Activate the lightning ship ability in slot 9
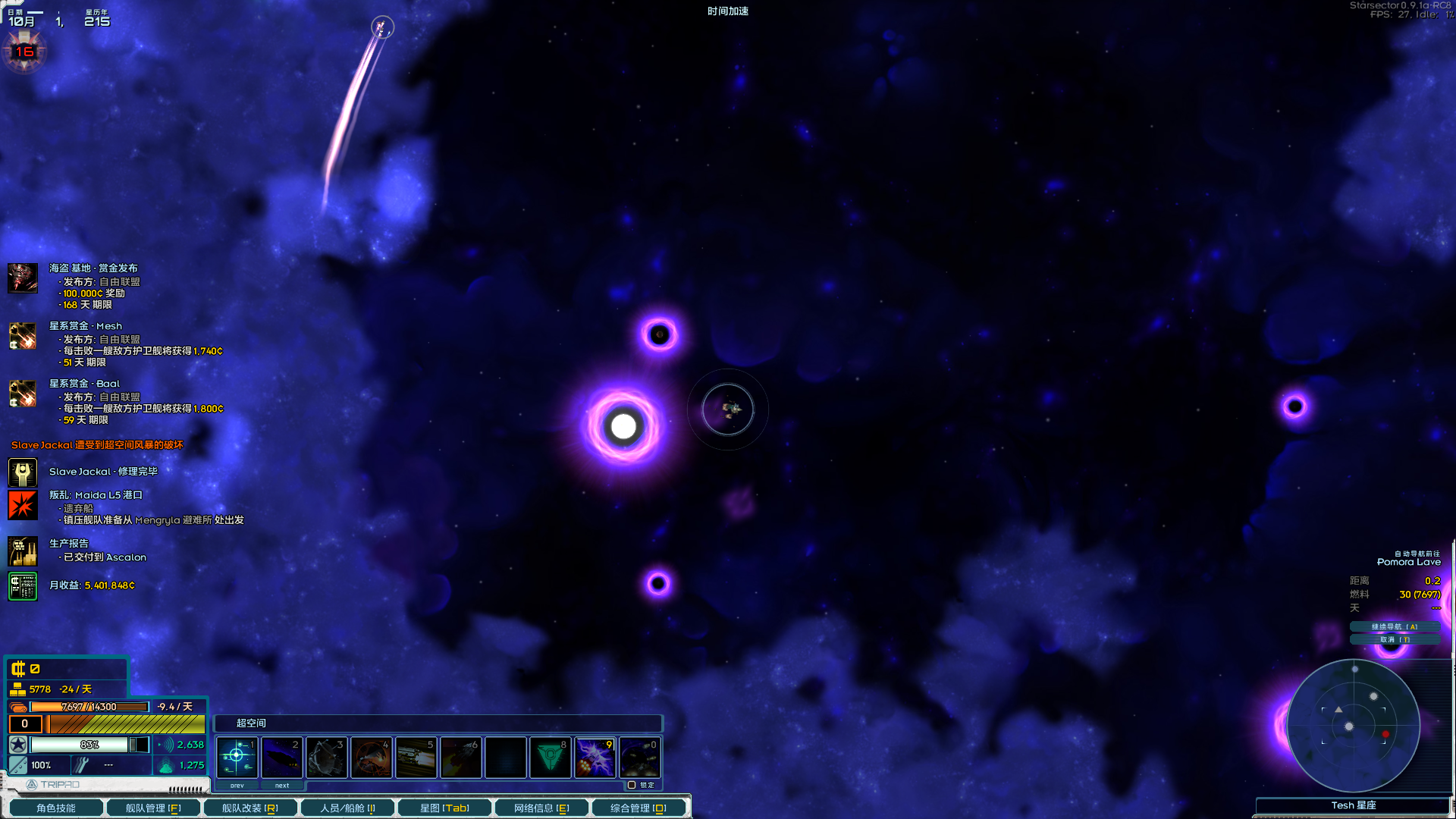1456x819 pixels. coord(595,757)
